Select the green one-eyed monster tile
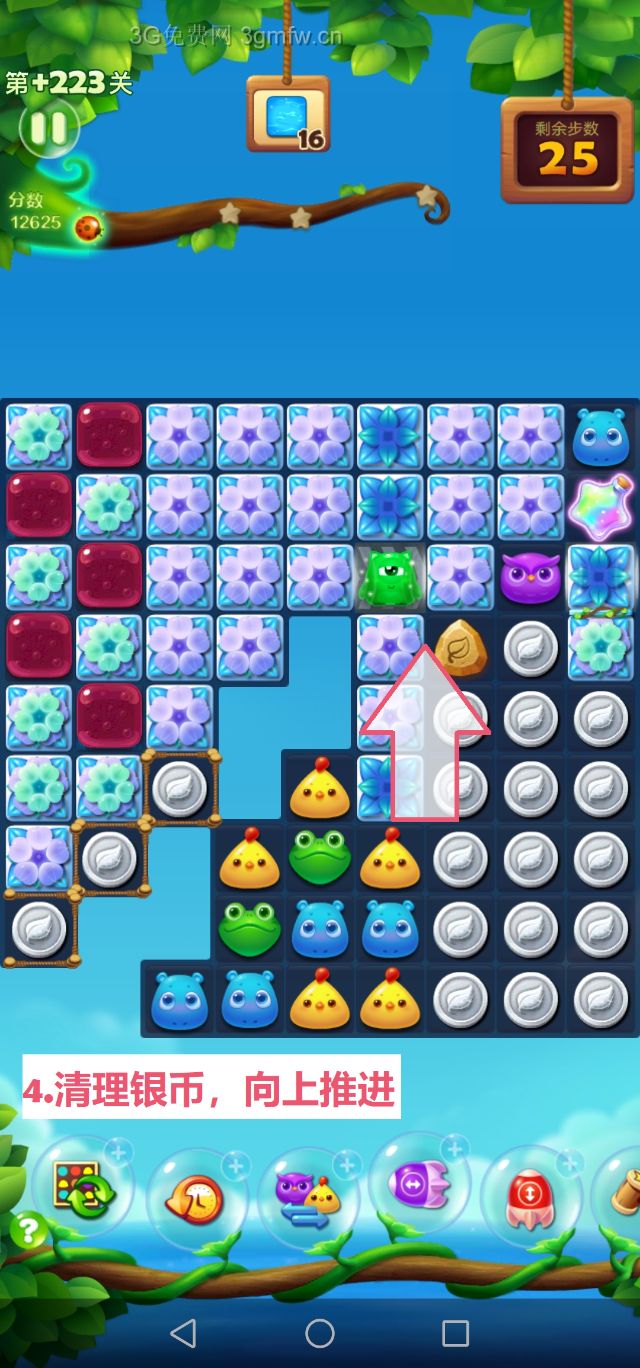The width and height of the screenshot is (640, 1368). [390, 578]
